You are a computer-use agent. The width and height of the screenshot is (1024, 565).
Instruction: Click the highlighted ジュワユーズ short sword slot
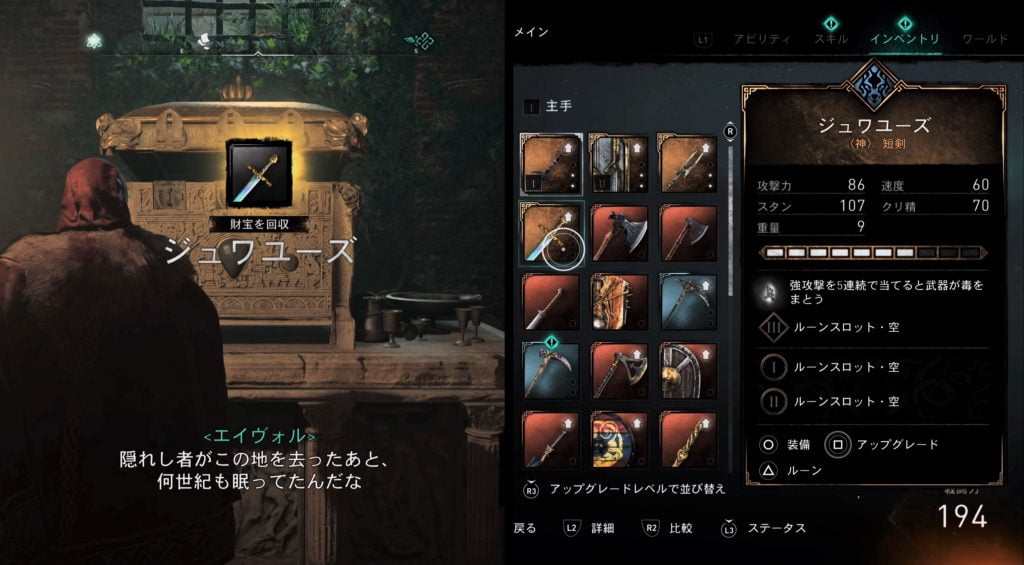[x=551, y=233]
